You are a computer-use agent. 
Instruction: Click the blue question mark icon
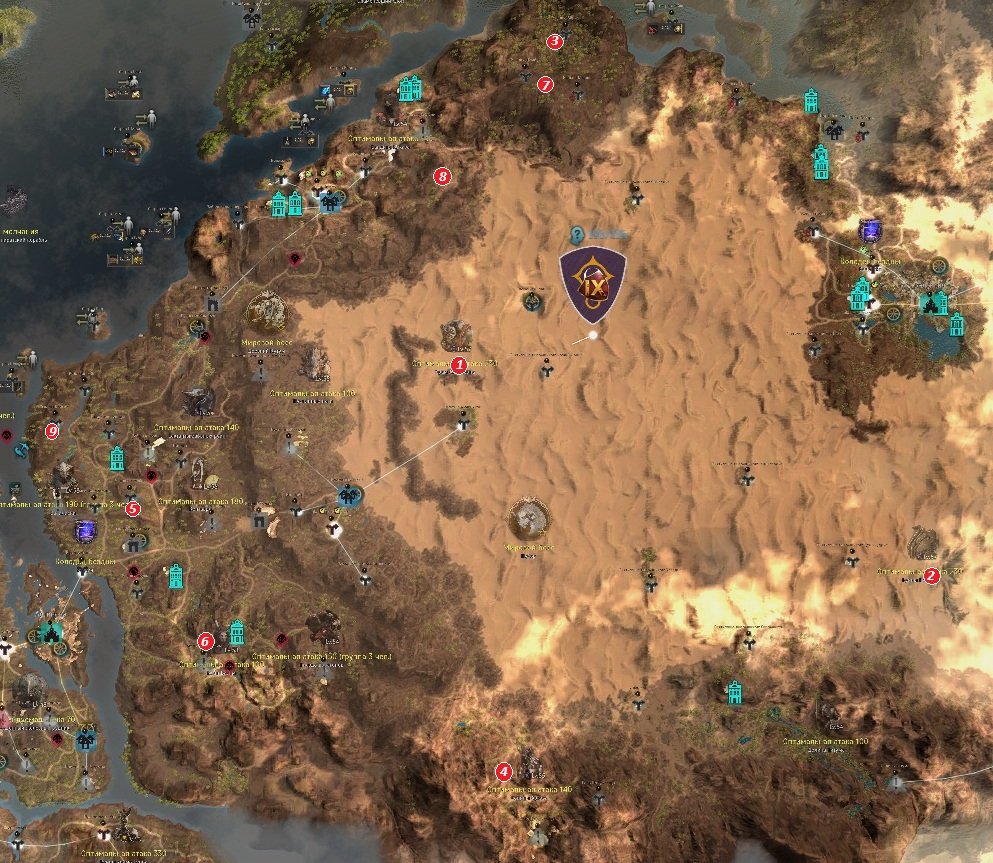click(577, 236)
